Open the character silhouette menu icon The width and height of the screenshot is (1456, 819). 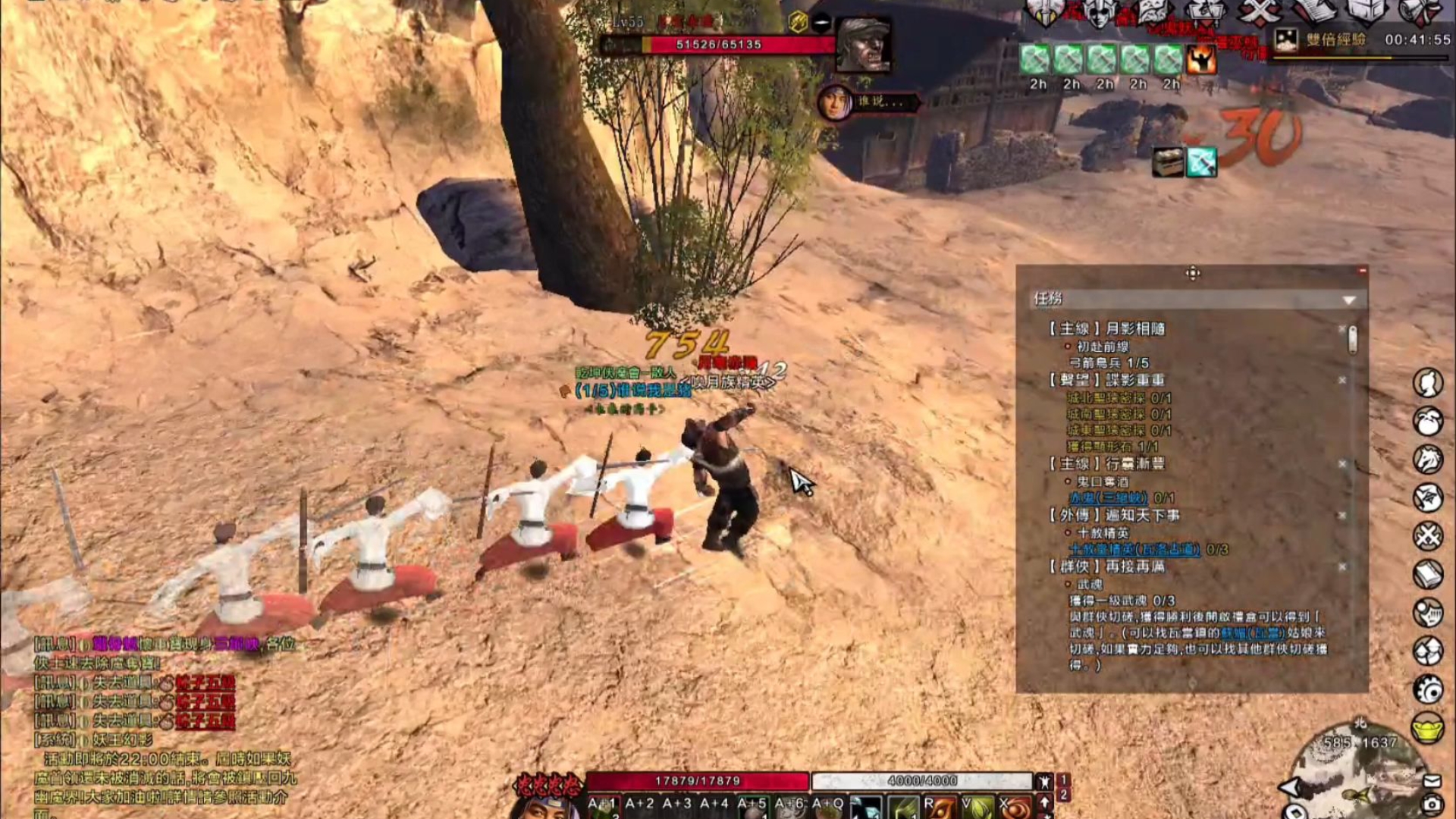(1428, 383)
